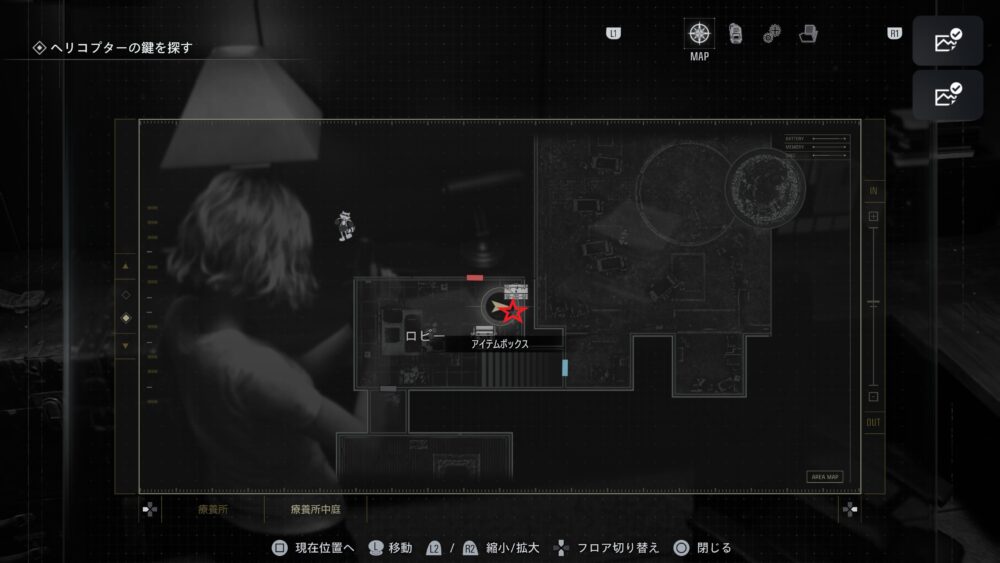
Task: Click the zoom IN plus button
Action: [873, 216]
